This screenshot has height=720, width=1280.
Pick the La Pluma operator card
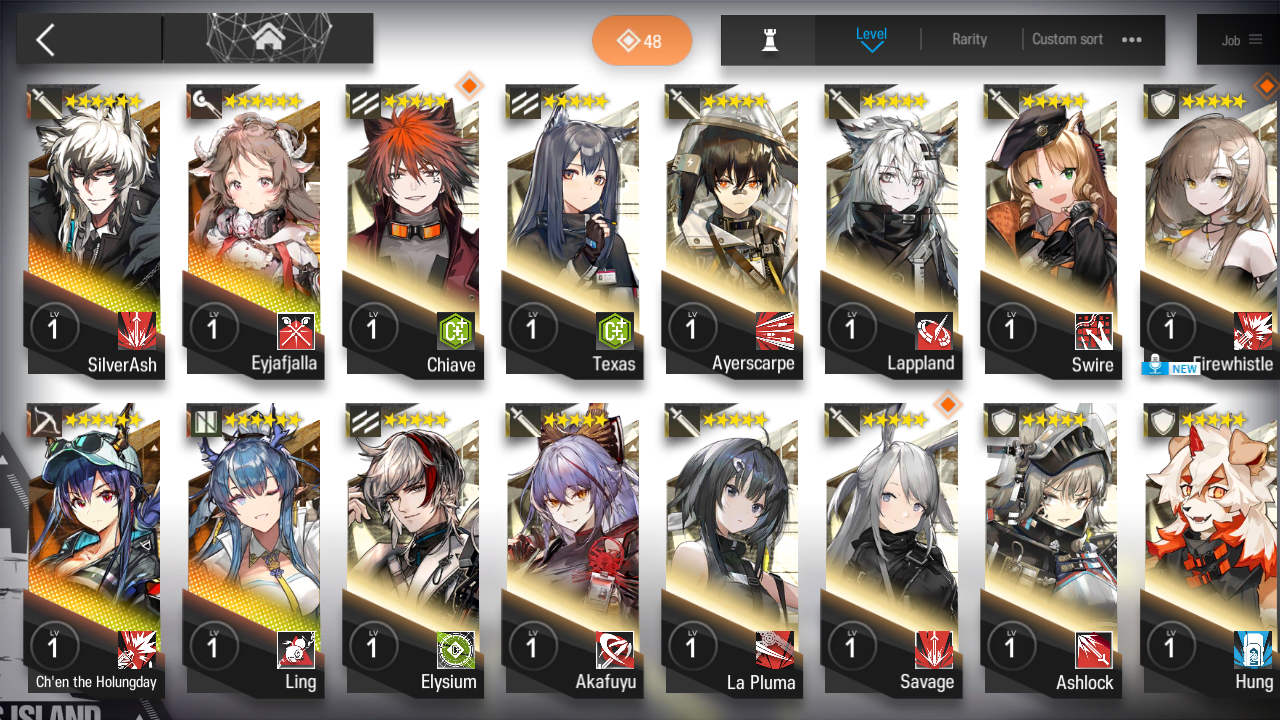[x=732, y=548]
